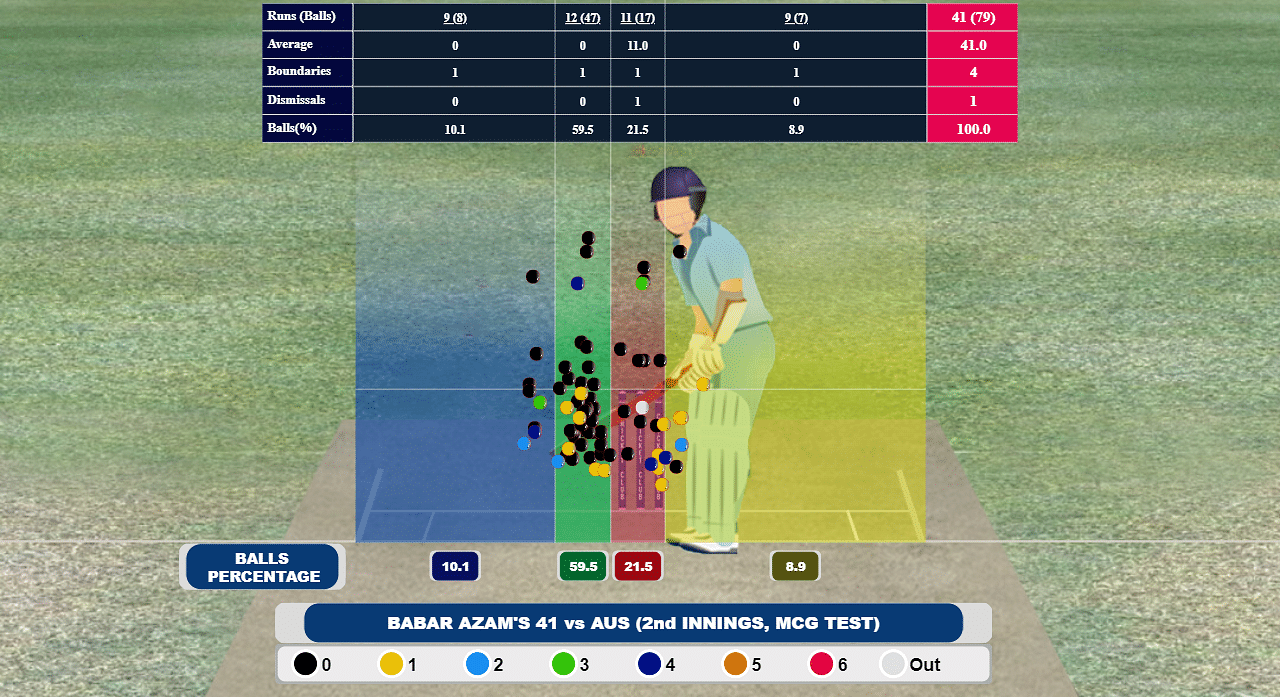Click the Balls Percentage button
The height and width of the screenshot is (697, 1280).
click(262, 567)
